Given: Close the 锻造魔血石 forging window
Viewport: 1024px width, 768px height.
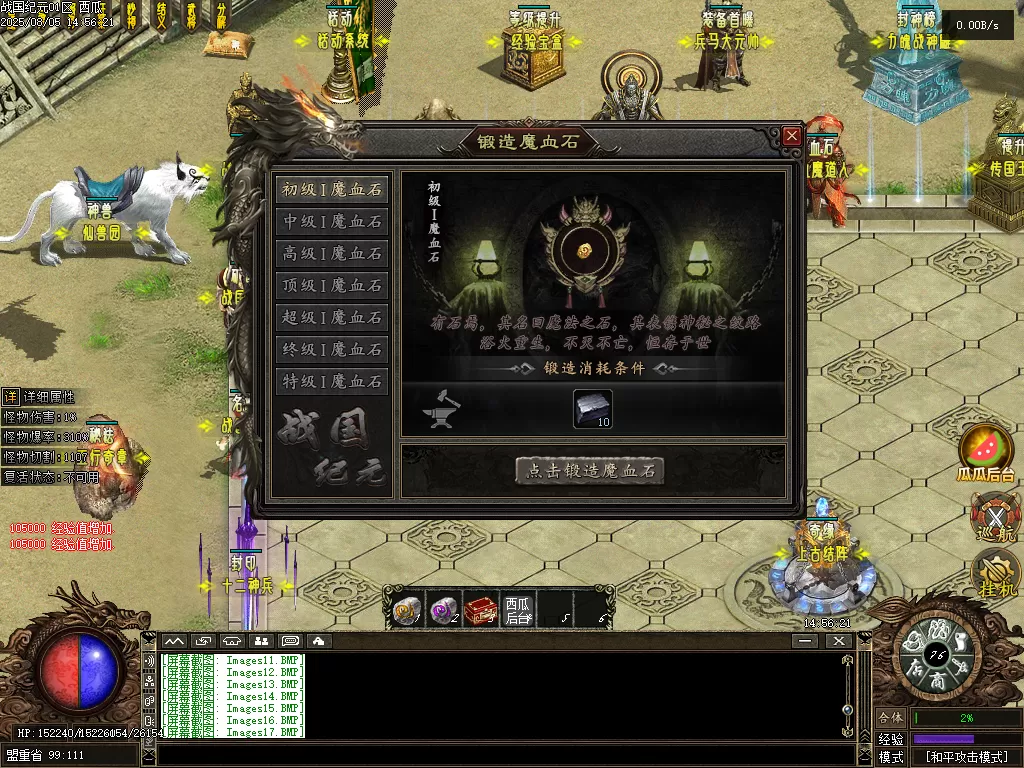Looking at the screenshot, I should point(792,135).
